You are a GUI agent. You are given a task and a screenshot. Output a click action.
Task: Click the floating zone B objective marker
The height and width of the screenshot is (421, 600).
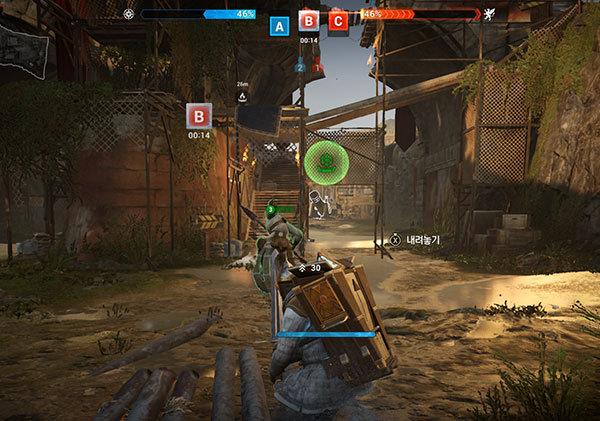click(x=199, y=115)
